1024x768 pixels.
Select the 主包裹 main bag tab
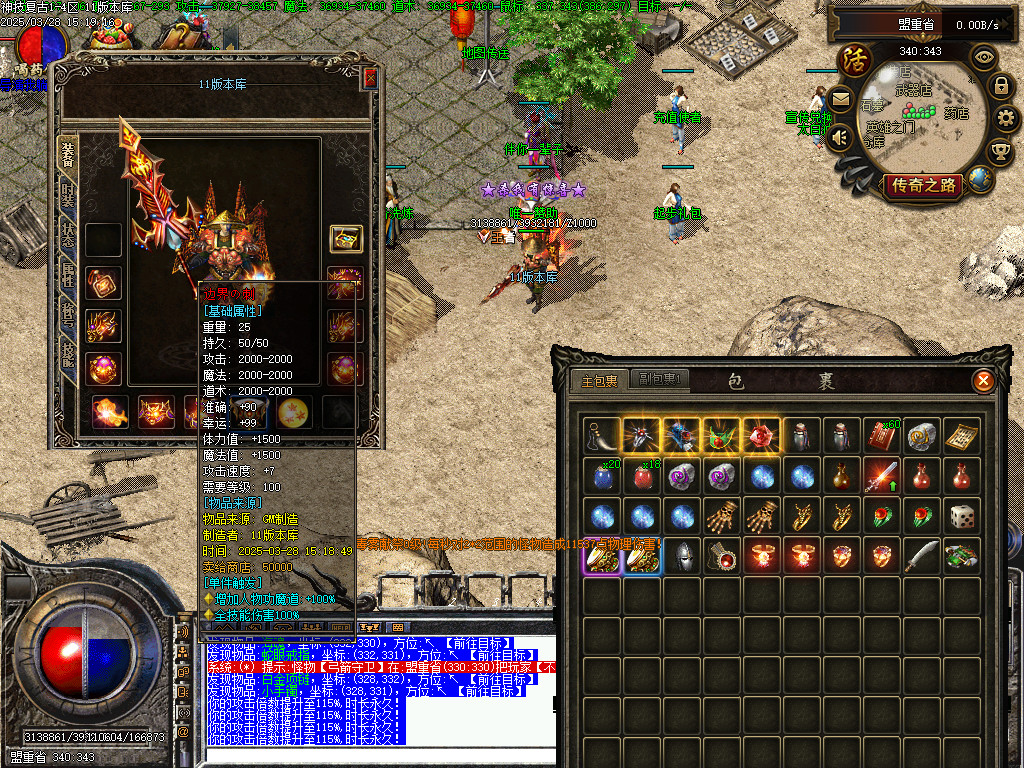pyautogui.click(x=600, y=381)
